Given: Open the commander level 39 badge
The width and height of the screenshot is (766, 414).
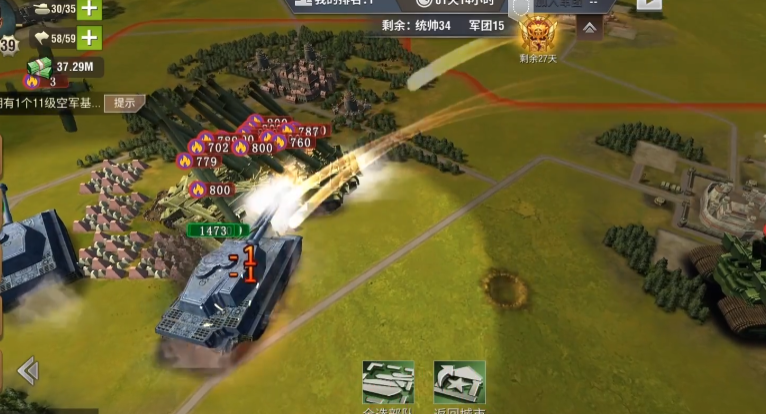Looking at the screenshot, I should (x=8, y=45).
